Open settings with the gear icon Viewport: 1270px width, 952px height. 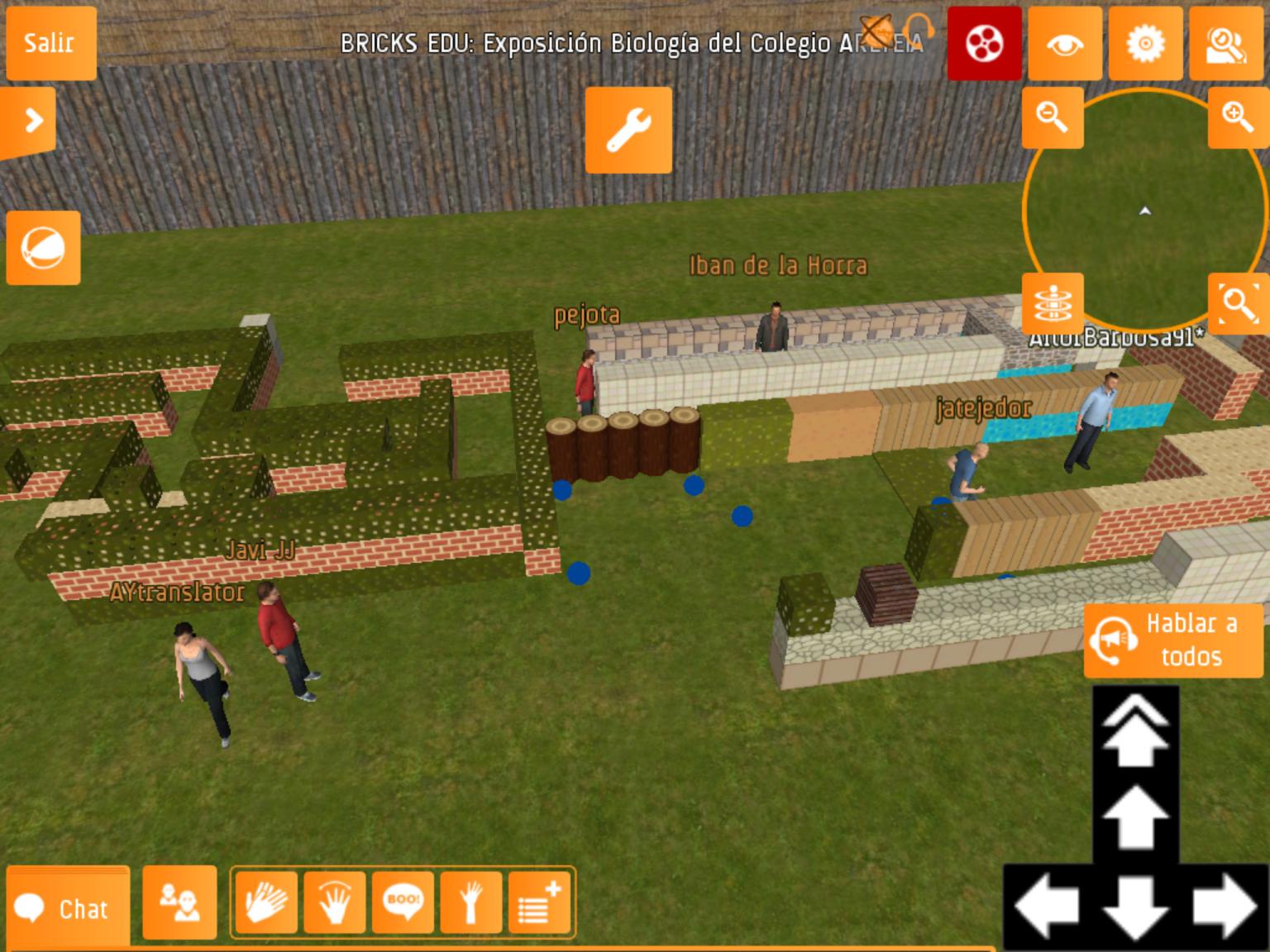(x=1145, y=43)
